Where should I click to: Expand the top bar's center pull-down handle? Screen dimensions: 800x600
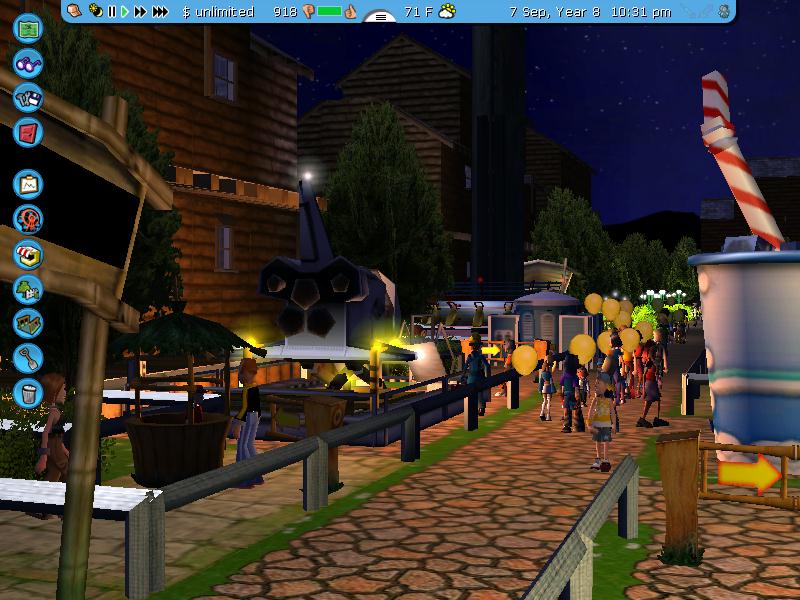pyautogui.click(x=380, y=16)
